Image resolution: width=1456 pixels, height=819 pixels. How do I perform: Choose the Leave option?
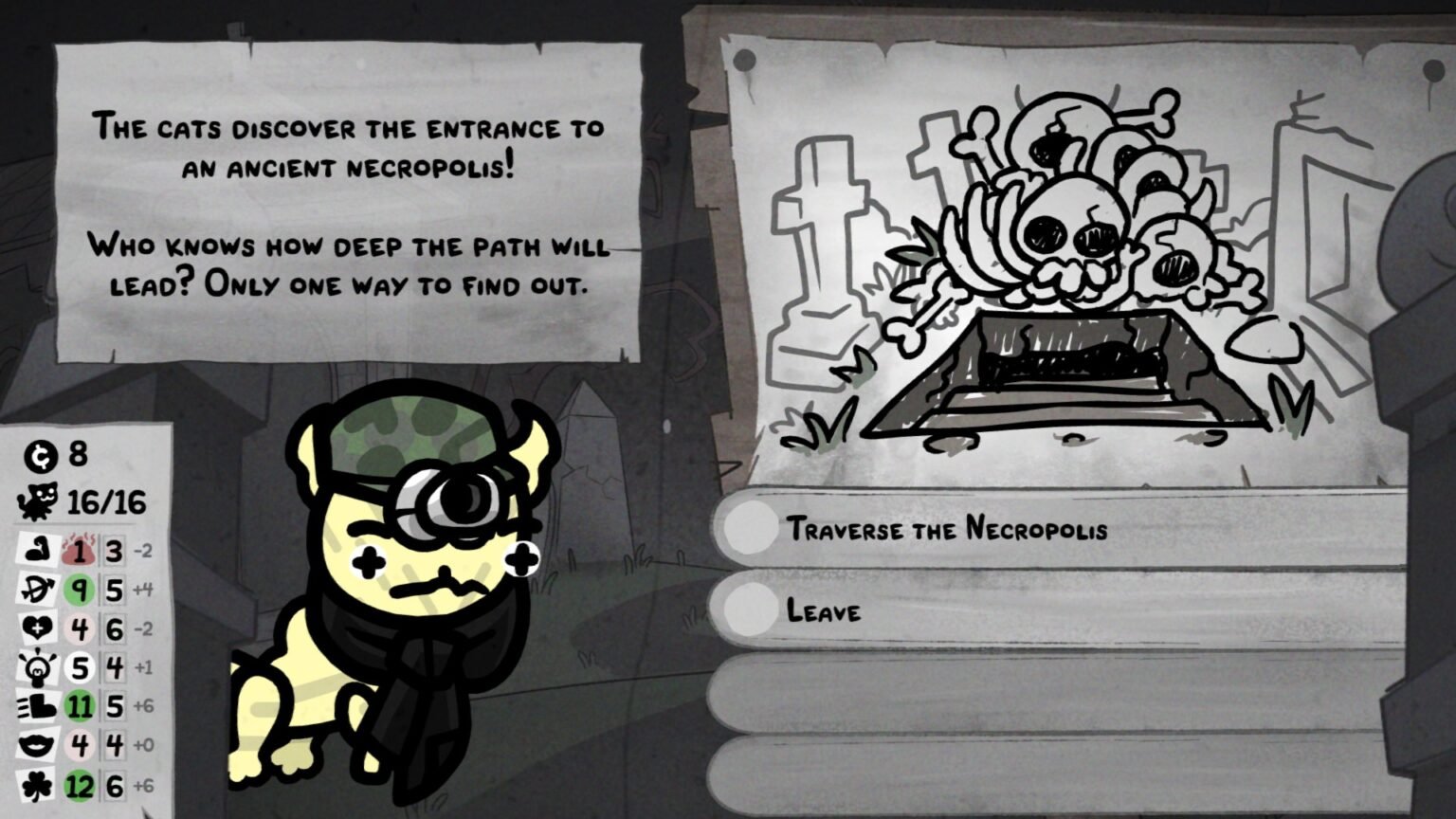(825, 611)
